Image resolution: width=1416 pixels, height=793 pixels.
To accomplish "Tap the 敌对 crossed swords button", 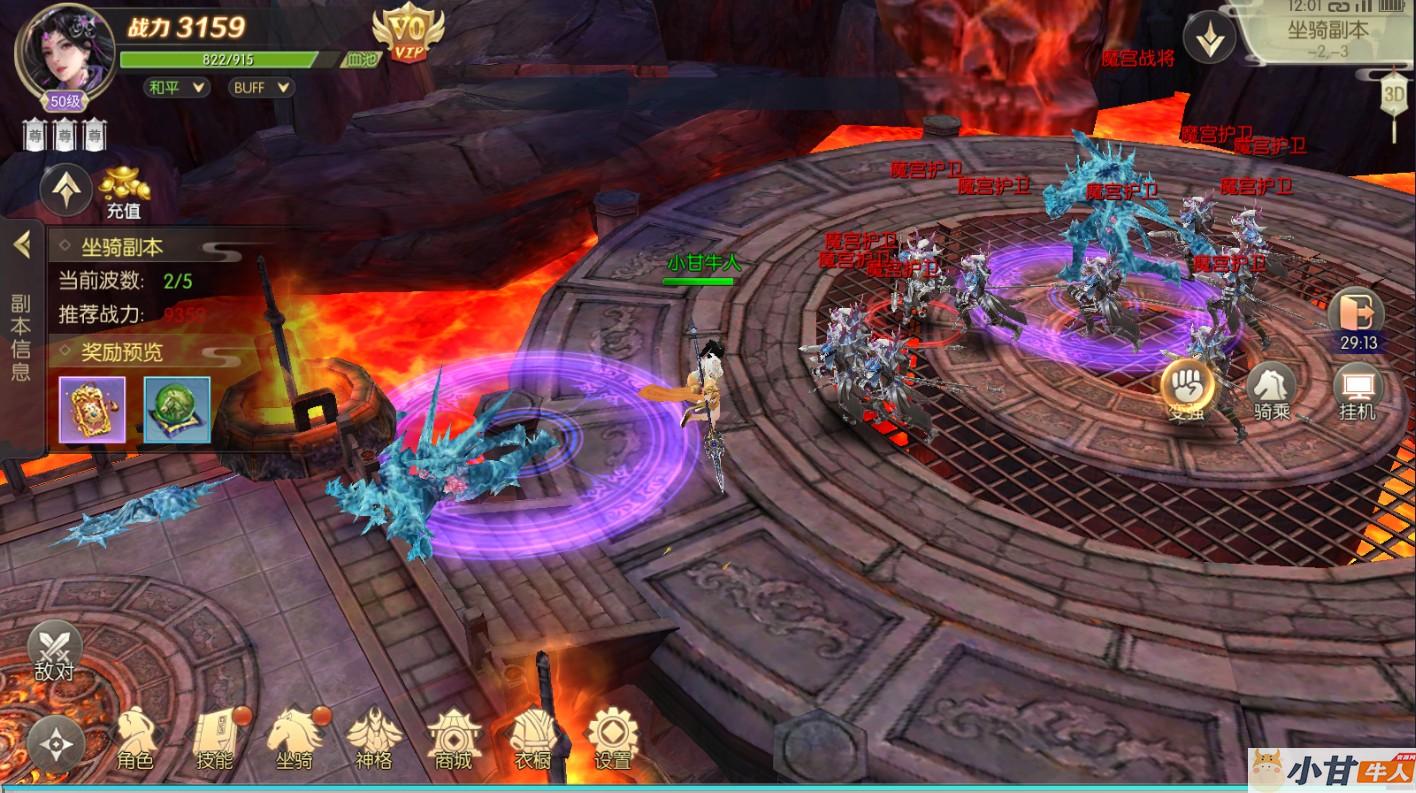I will 54,650.
